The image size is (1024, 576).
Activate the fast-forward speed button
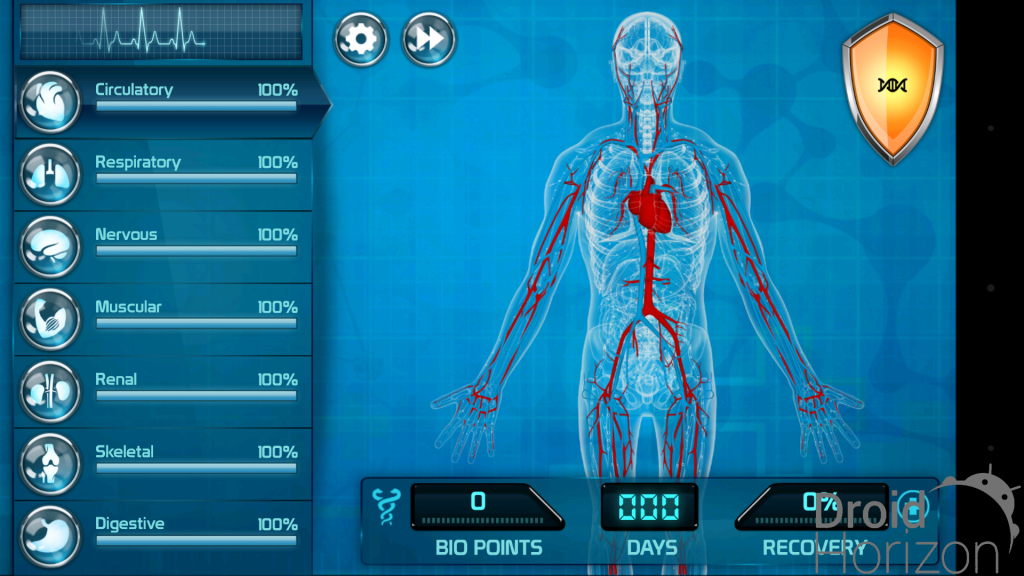(428, 39)
